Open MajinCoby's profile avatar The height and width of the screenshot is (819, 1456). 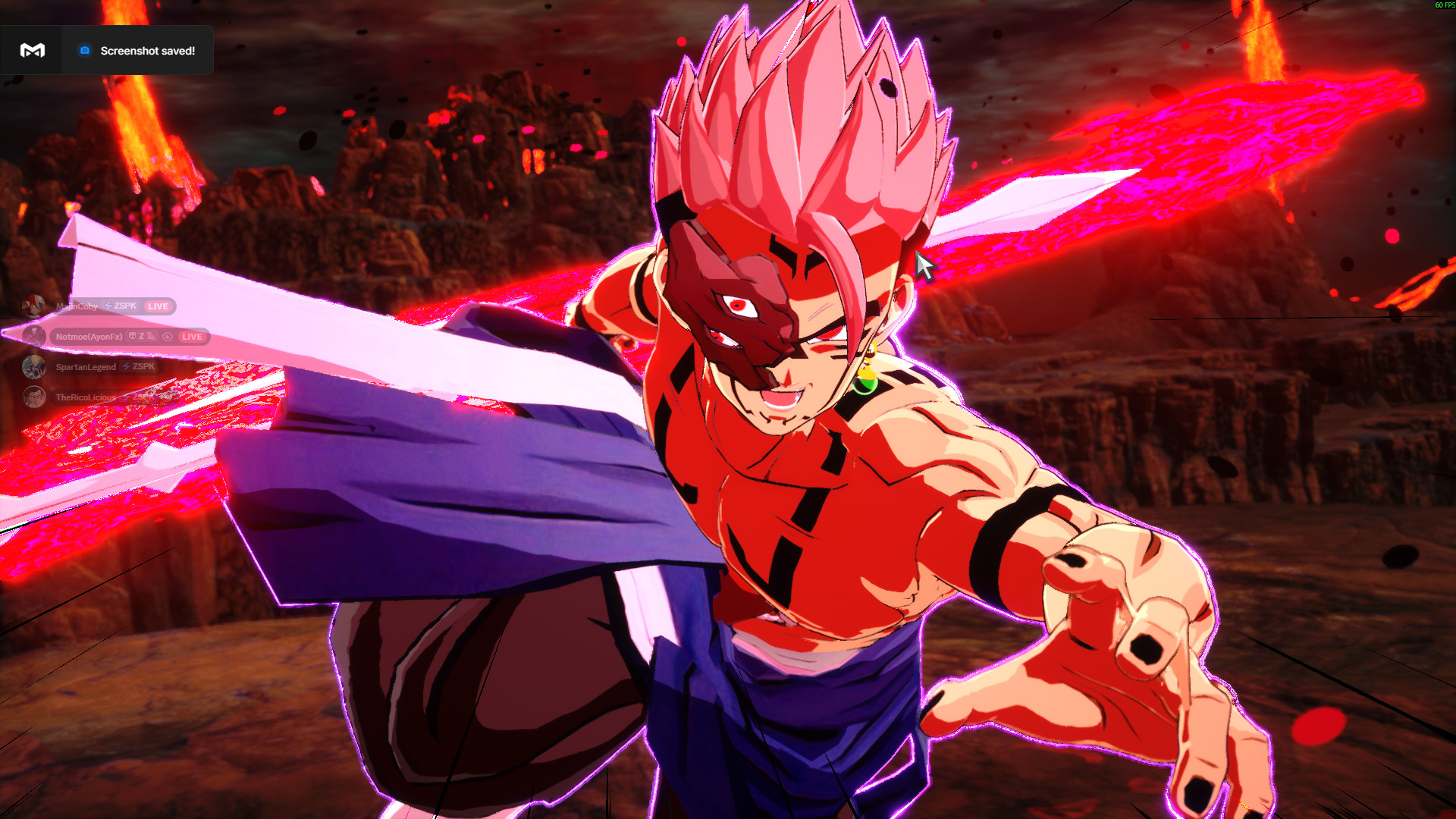click(x=34, y=306)
